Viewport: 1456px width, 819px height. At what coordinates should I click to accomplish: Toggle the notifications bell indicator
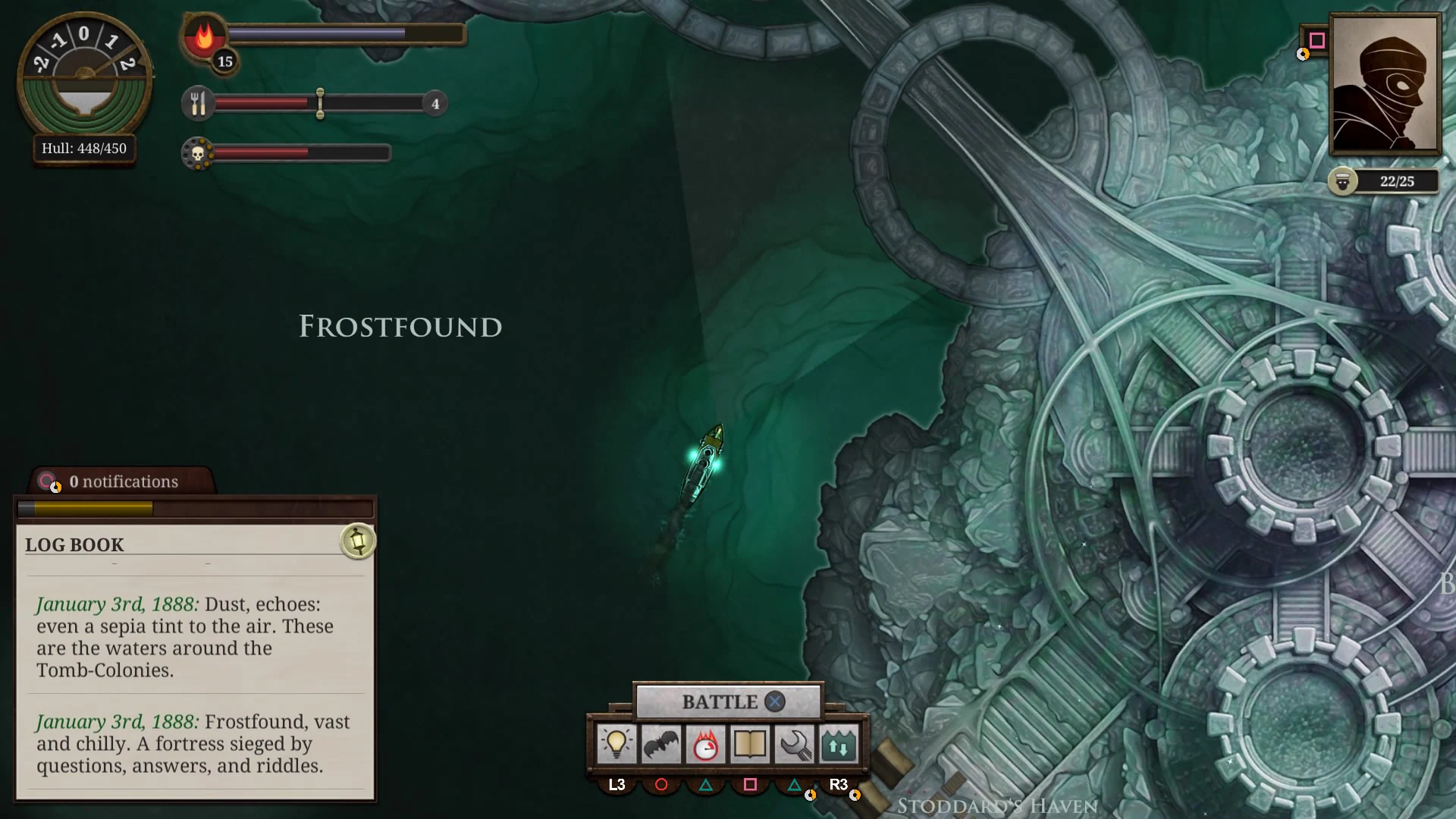tap(49, 481)
